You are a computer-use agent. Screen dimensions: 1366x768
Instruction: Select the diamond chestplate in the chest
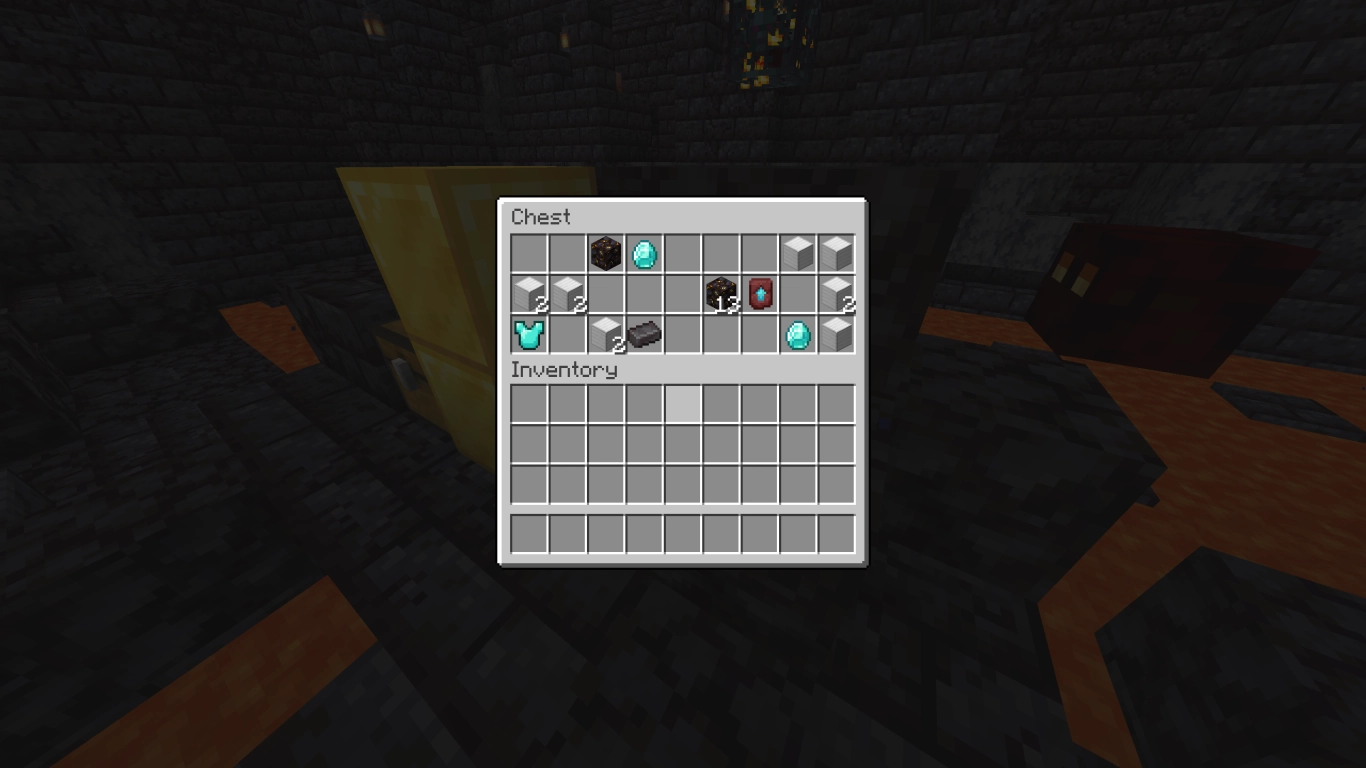(x=528, y=333)
